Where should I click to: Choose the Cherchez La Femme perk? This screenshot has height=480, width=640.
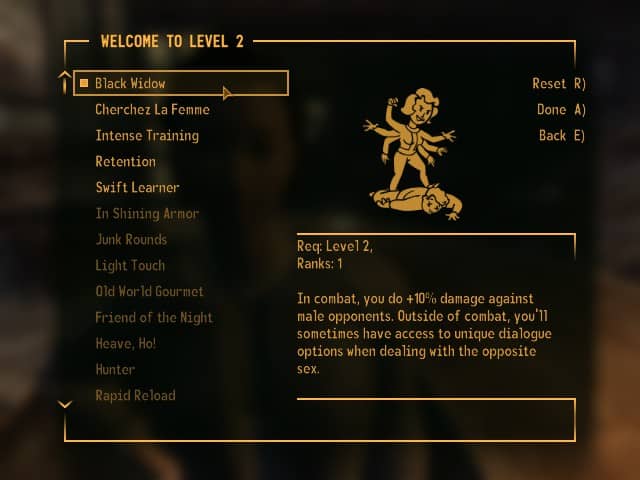[x=152, y=109]
